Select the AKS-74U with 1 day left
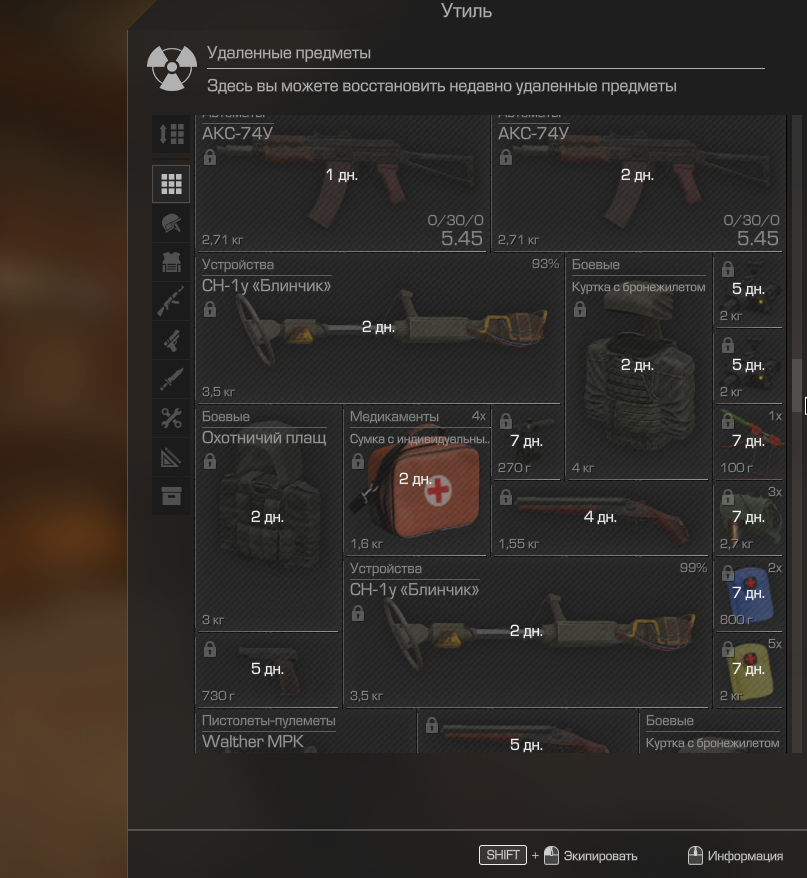Image resolution: width=807 pixels, height=878 pixels. click(342, 180)
